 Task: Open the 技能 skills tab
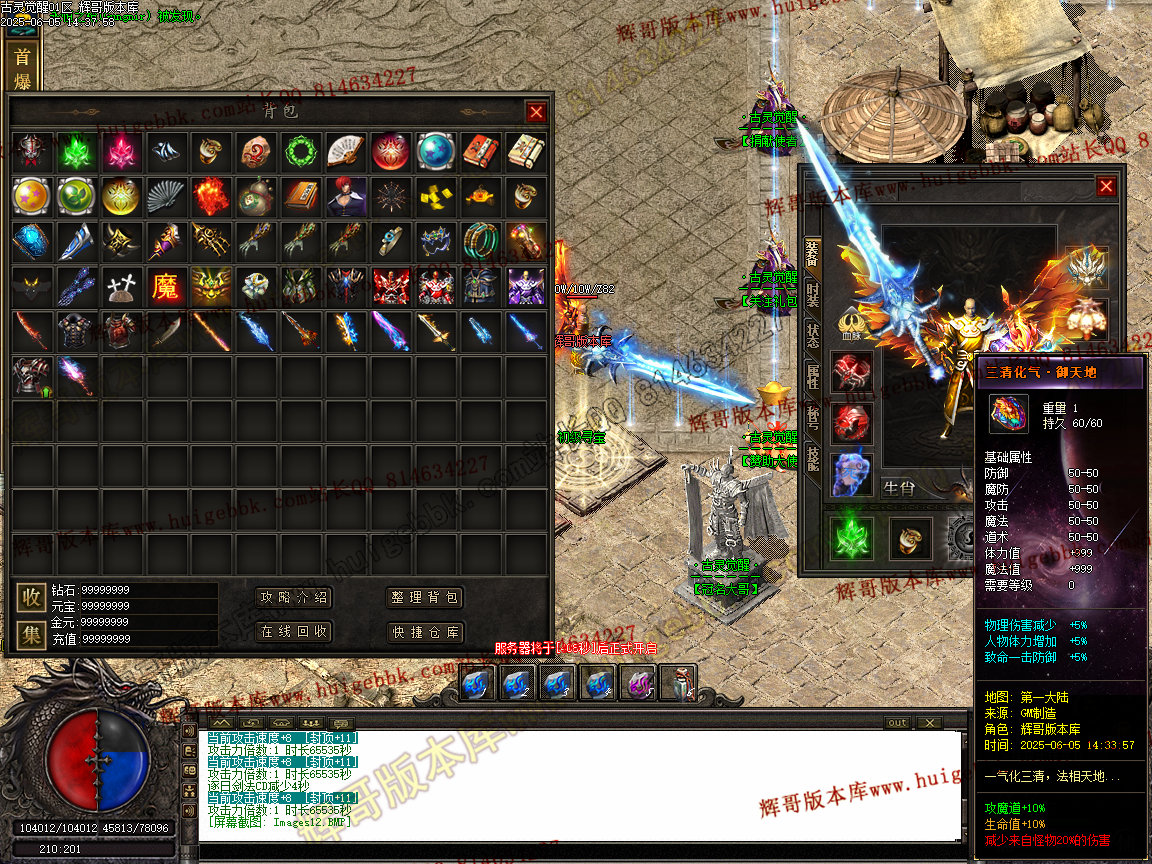tap(812, 459)
